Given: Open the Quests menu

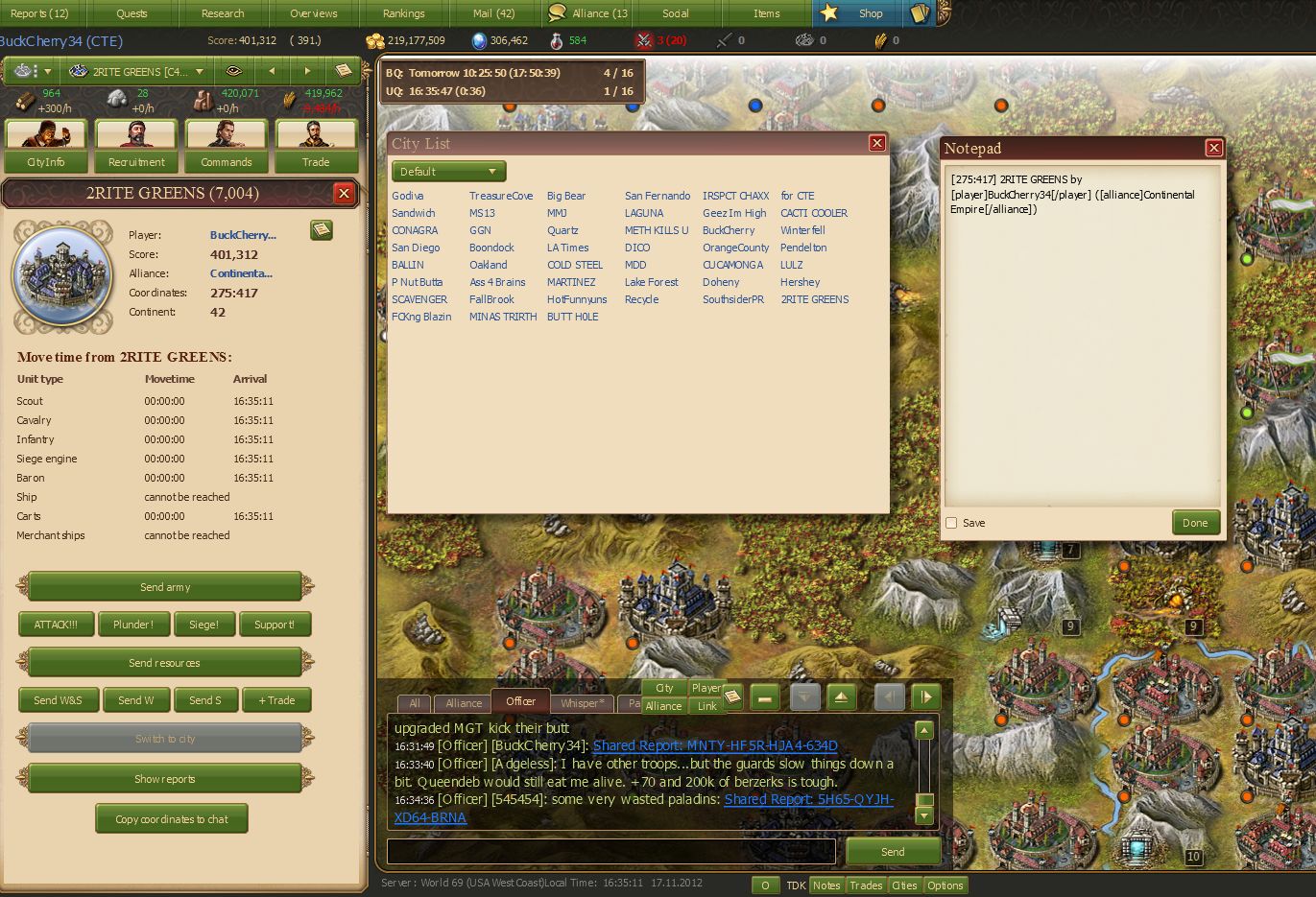Looking at the screenshot, I should coord(132,13).
